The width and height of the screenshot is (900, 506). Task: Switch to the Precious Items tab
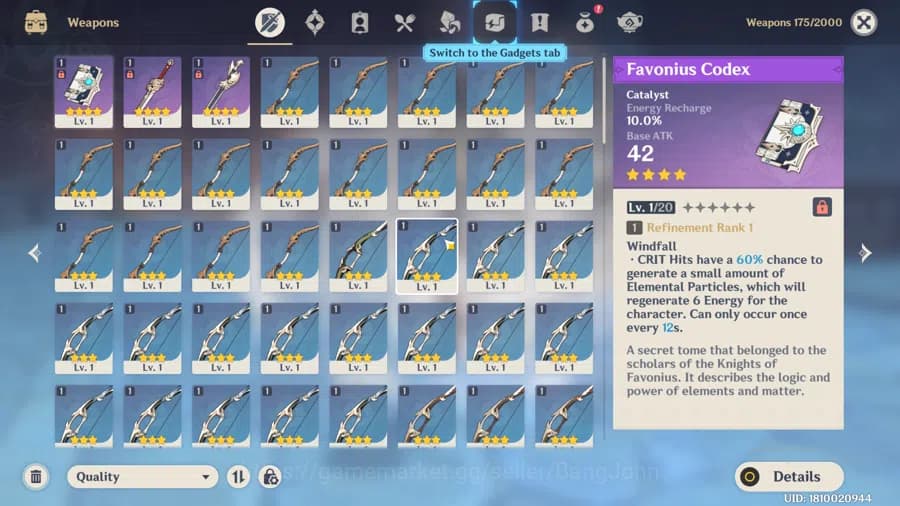(x=585, y=23)
